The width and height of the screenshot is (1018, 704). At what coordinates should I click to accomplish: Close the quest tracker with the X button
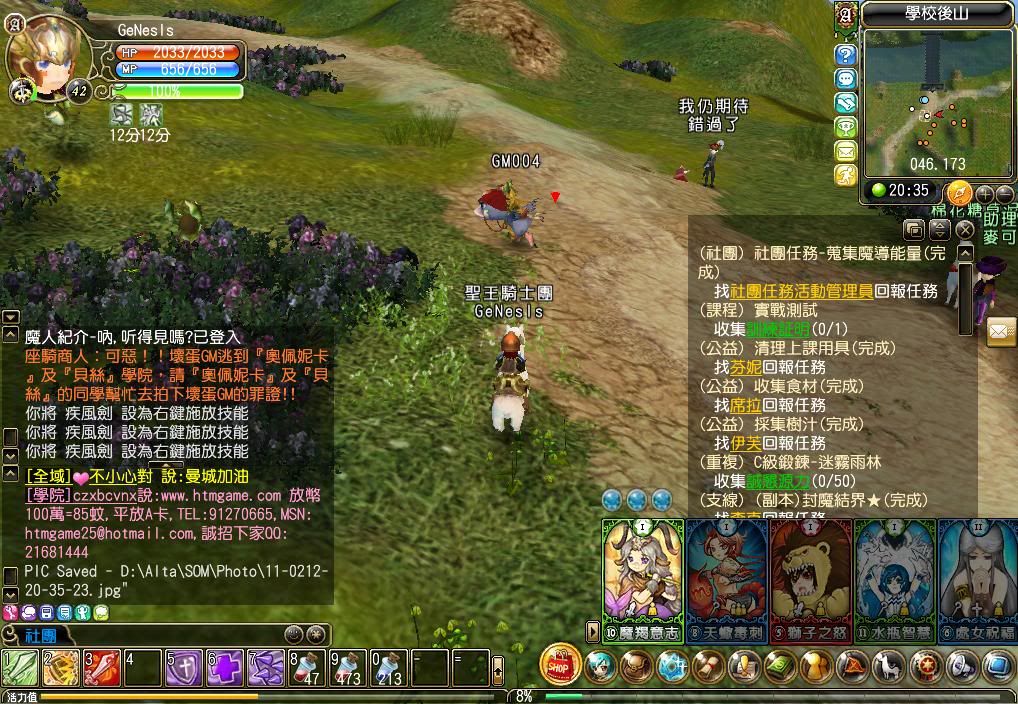(x=964, y=230)
